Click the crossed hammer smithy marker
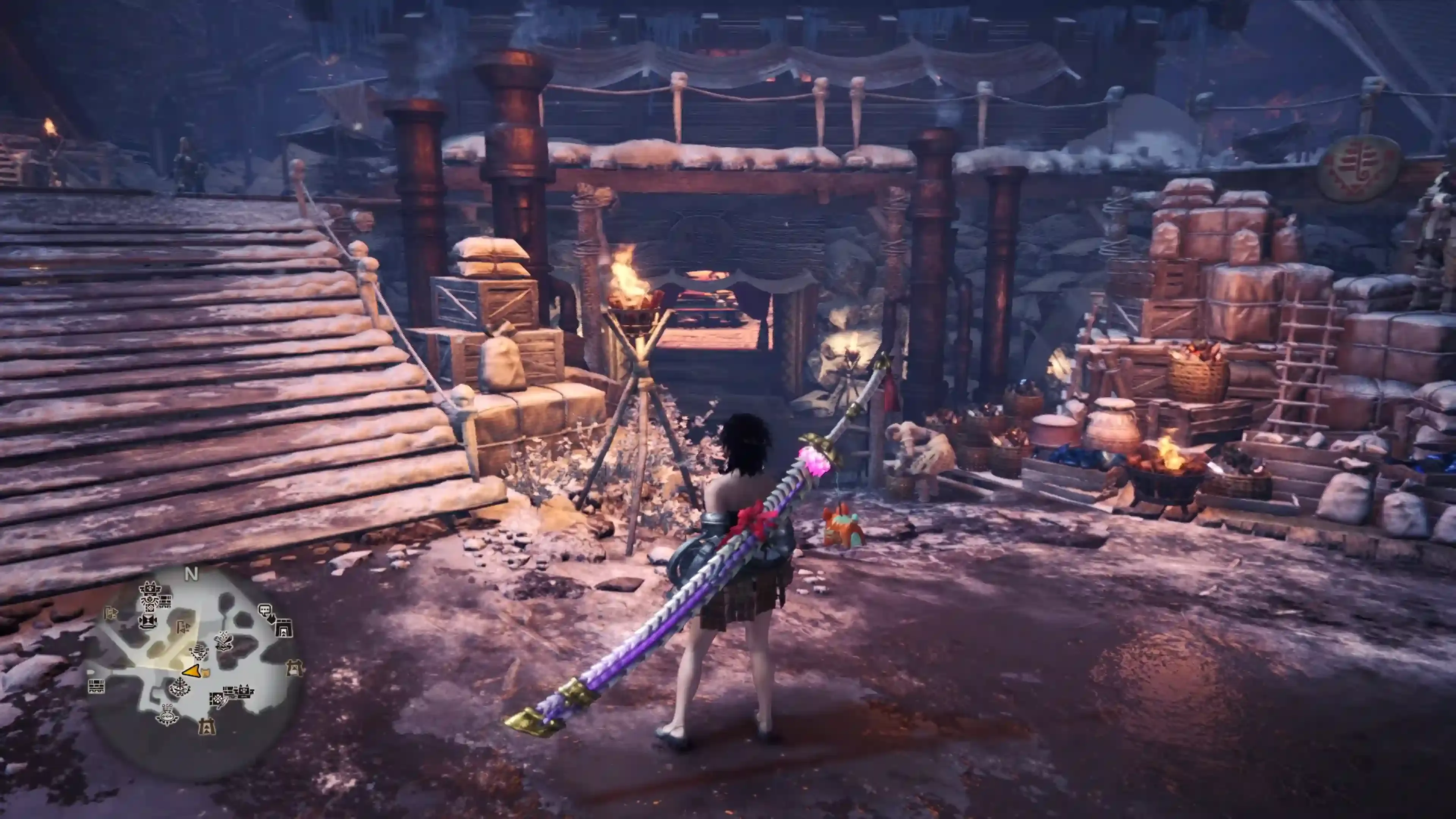This screenshot has width=1456, height=819. click(224, 640)
